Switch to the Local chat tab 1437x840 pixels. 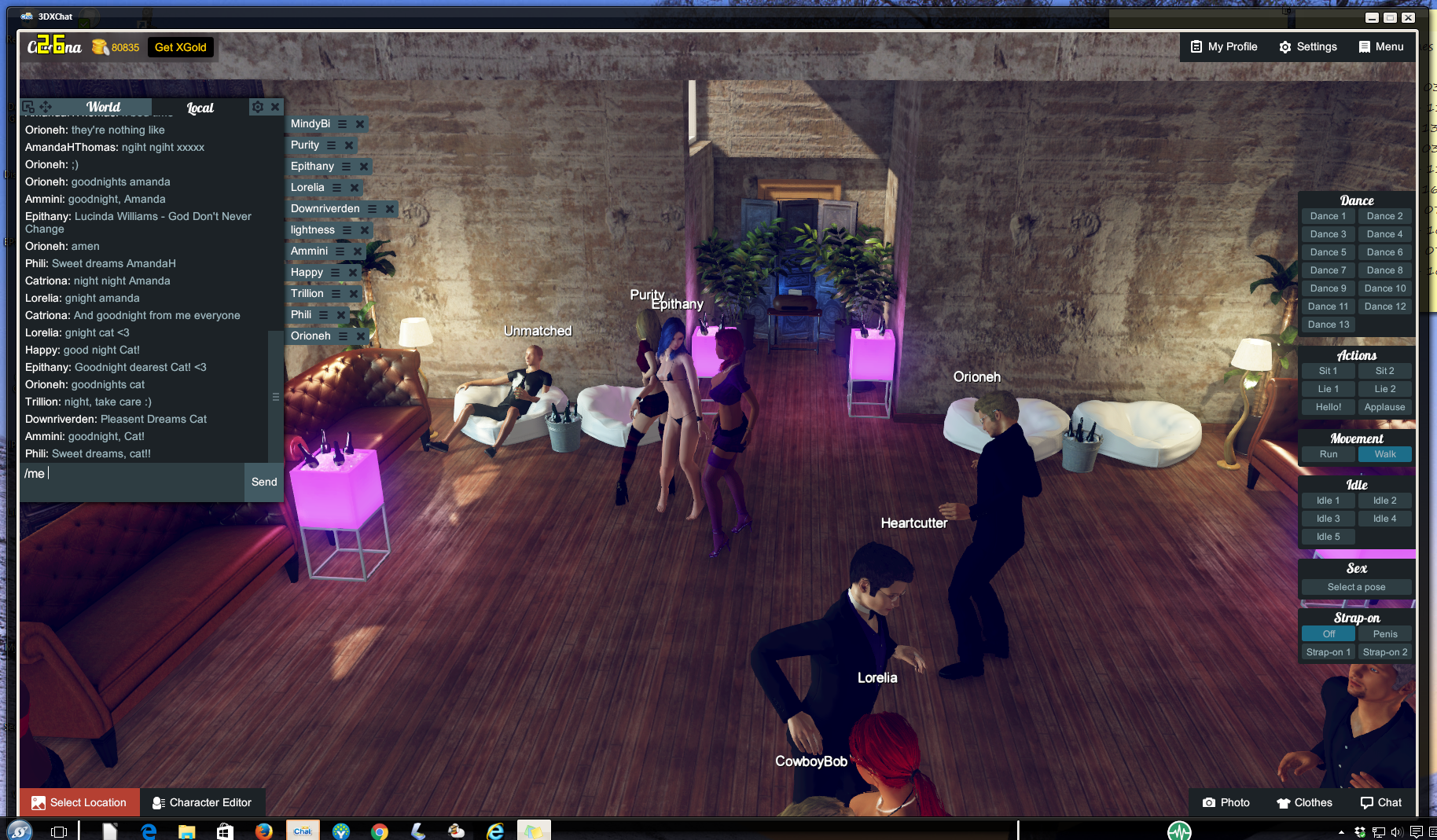tap(200, 108)
